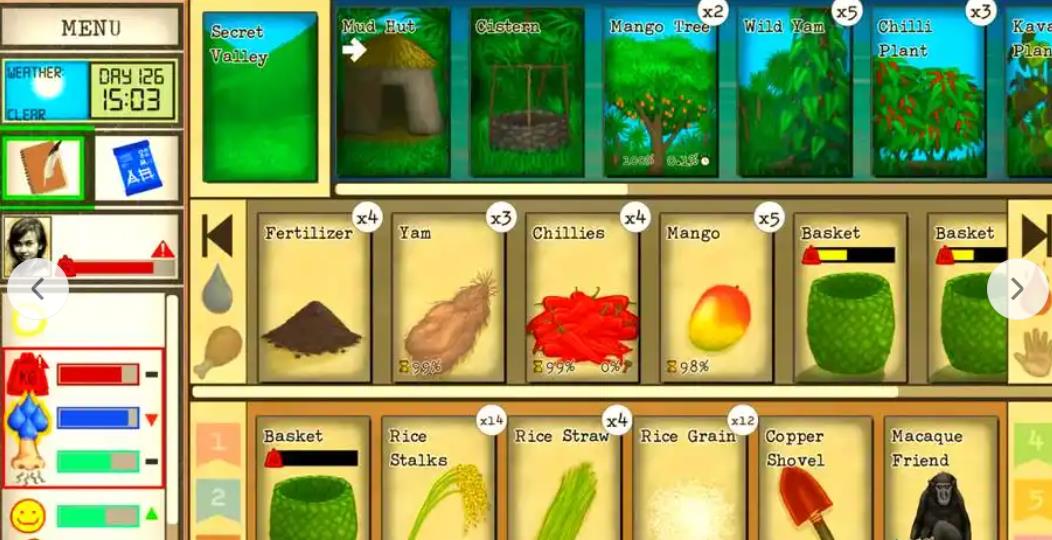Select the Cistern card
1052x540 pixels.
click(x=527, y=93)
